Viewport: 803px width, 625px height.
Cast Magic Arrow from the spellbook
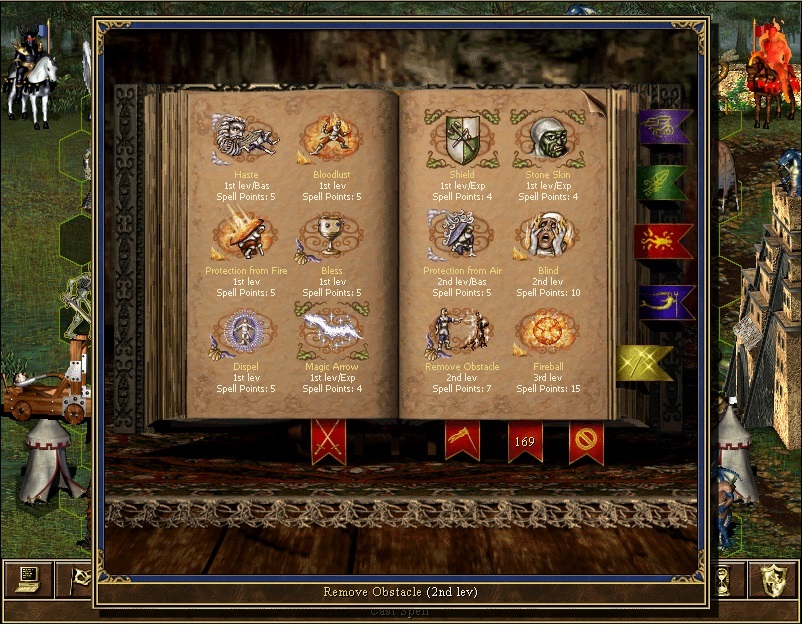331,328
